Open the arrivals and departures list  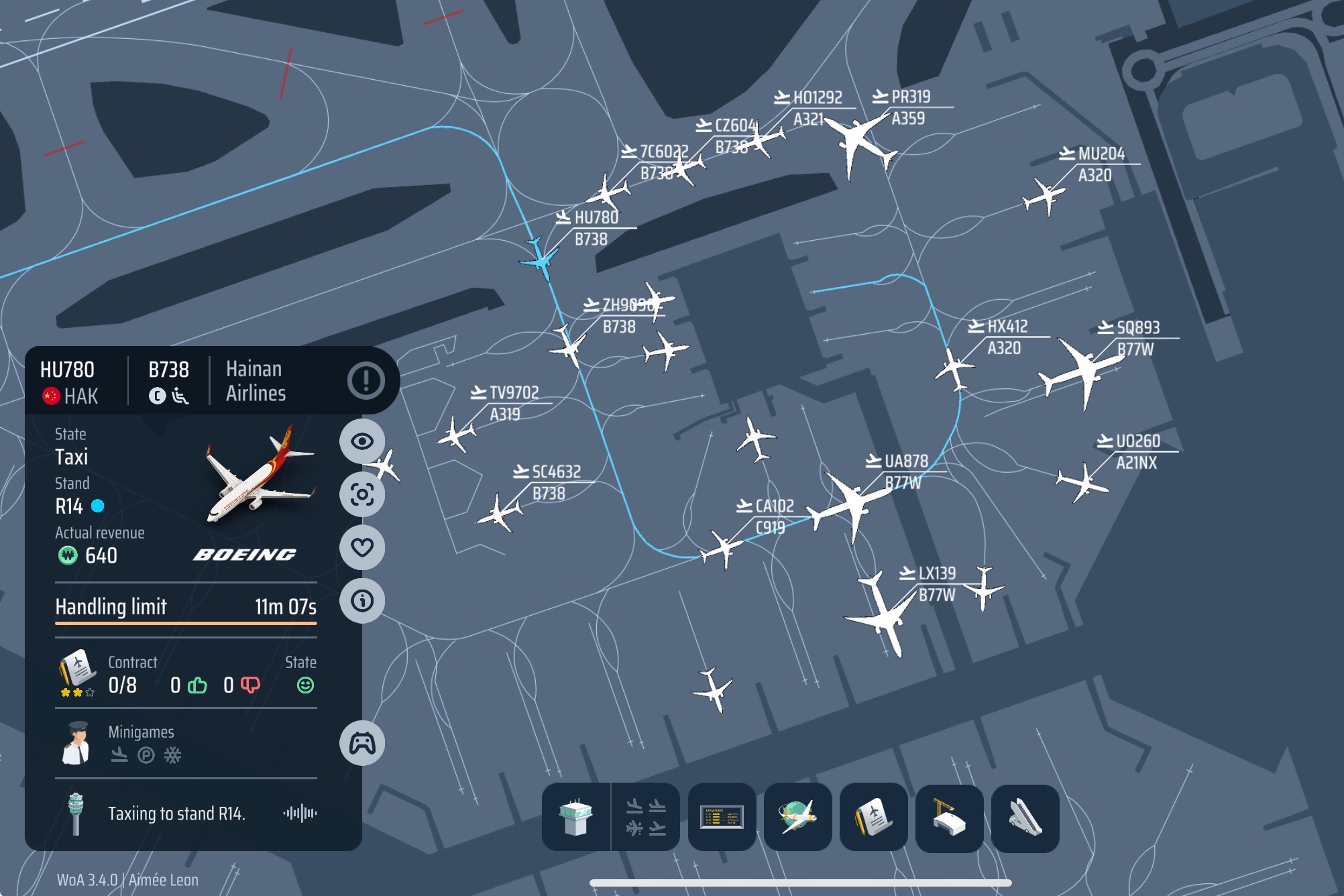646,817
